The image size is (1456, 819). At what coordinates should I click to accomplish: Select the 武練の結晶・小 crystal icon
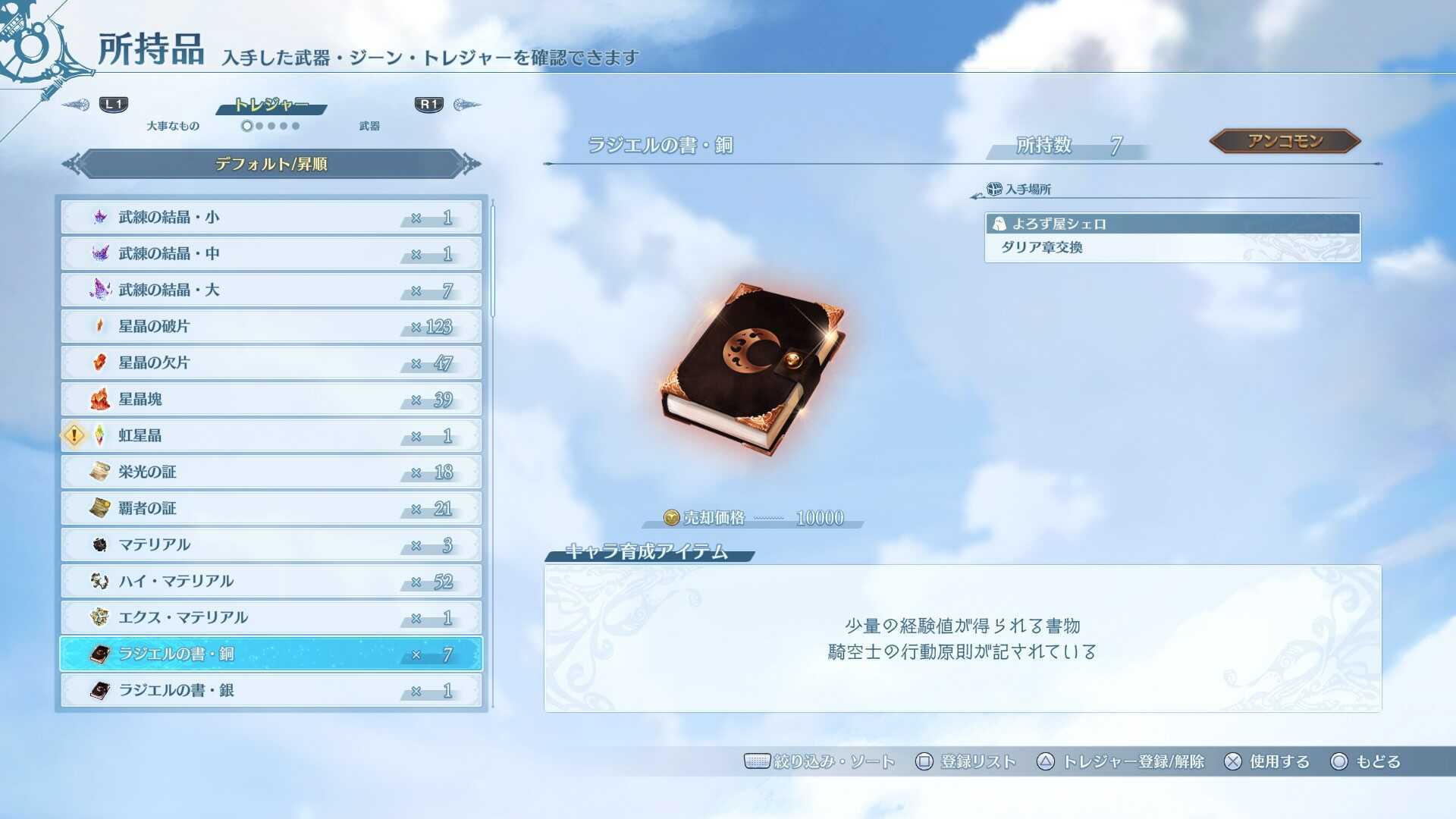pos(99,218)
